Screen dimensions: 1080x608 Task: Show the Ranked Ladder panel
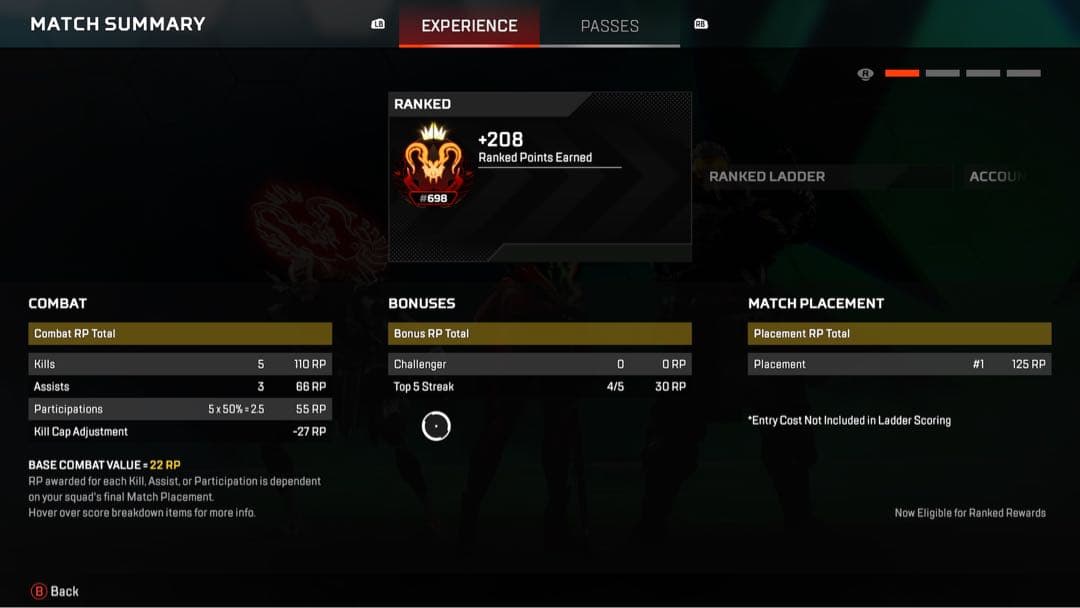click(x=767, y=176)
